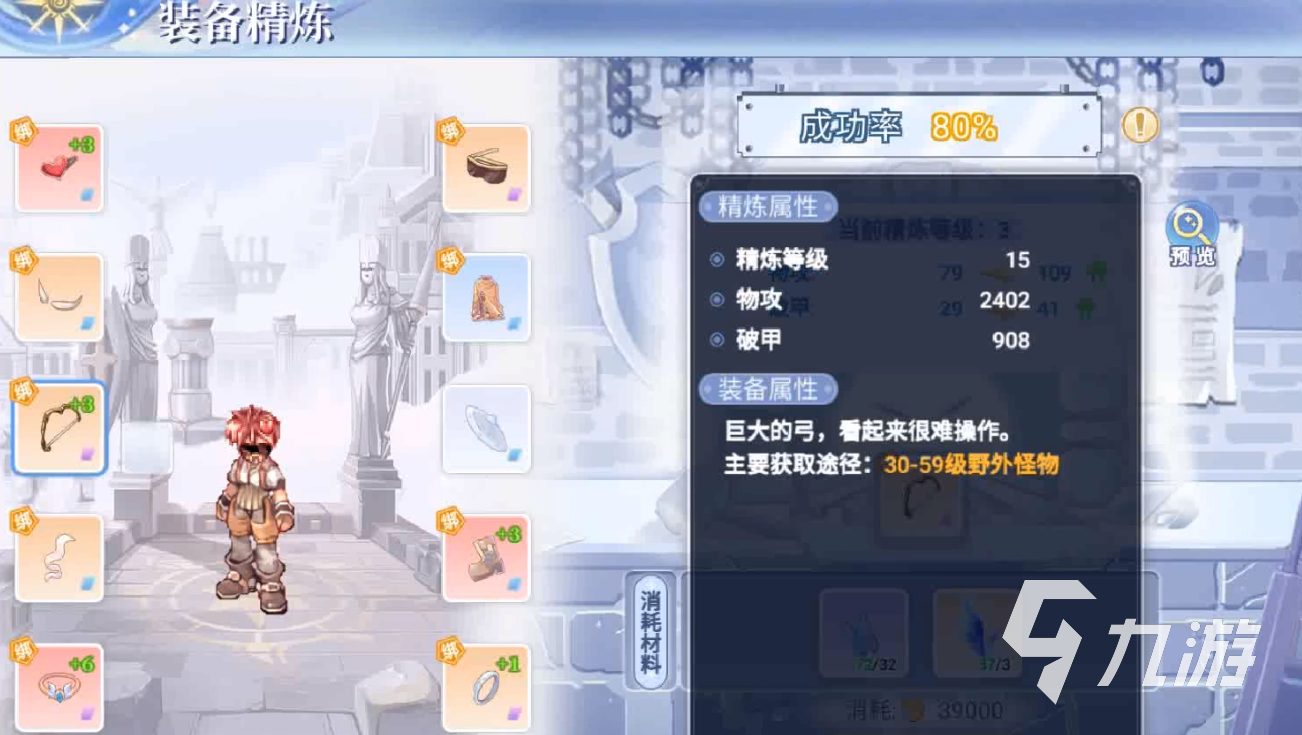Viewport: 1302px width, 735px height.
Task: Select the shell-shaped equipment slot
Action: coord(489,428)
